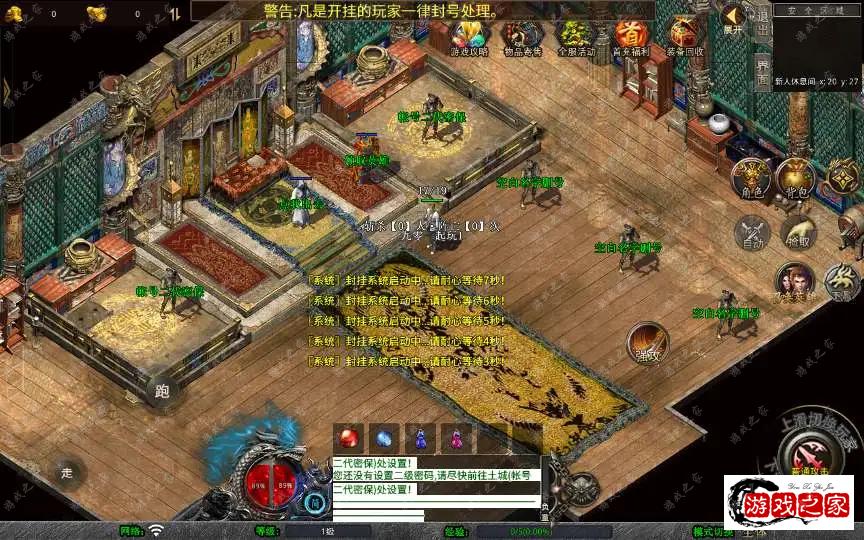Click the 展开 expand arrow button
Image resolution: width=864 pixels, height=540 pixels.
733,19
